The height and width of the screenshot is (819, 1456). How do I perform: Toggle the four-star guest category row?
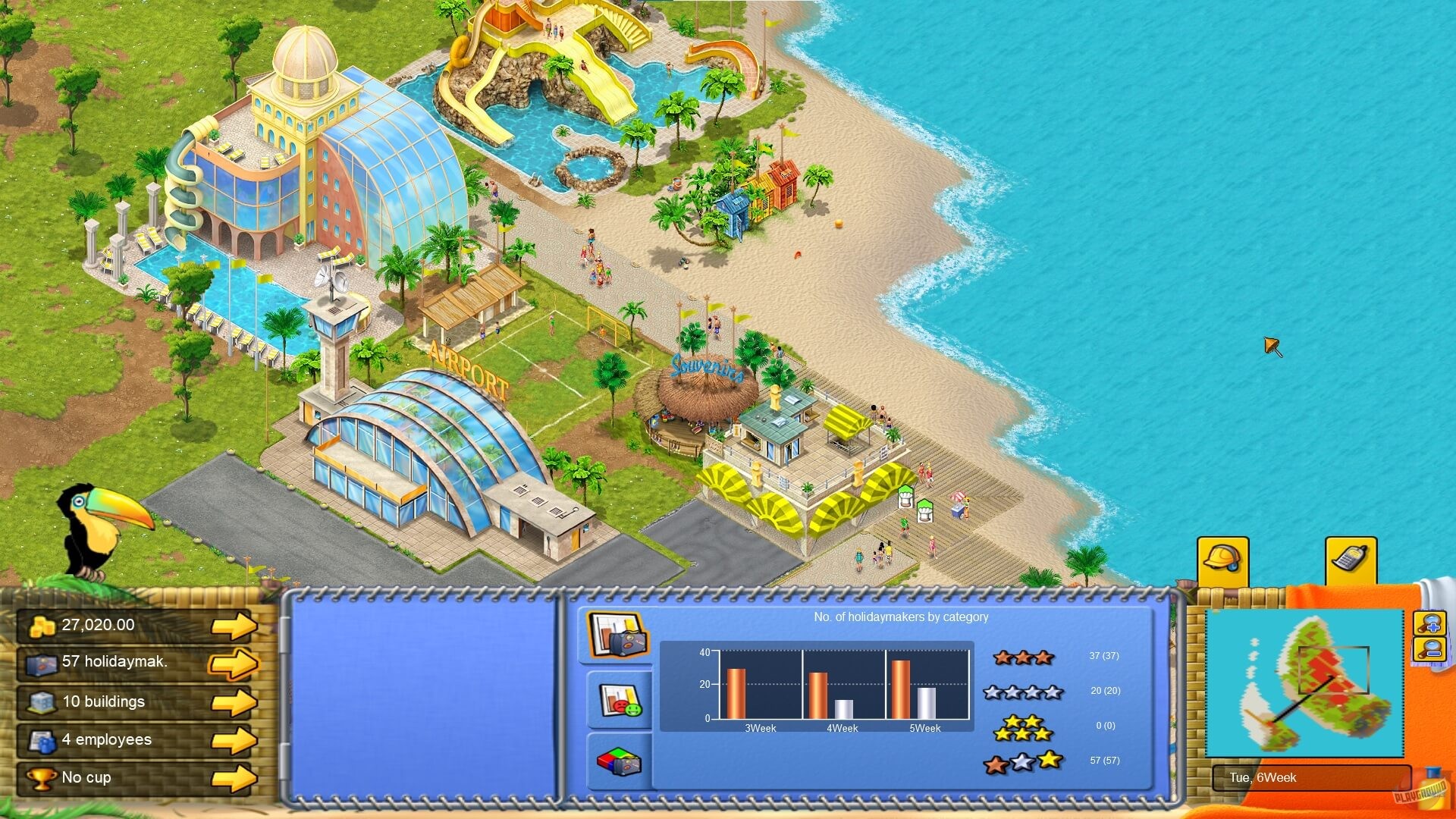point(1022,692)
